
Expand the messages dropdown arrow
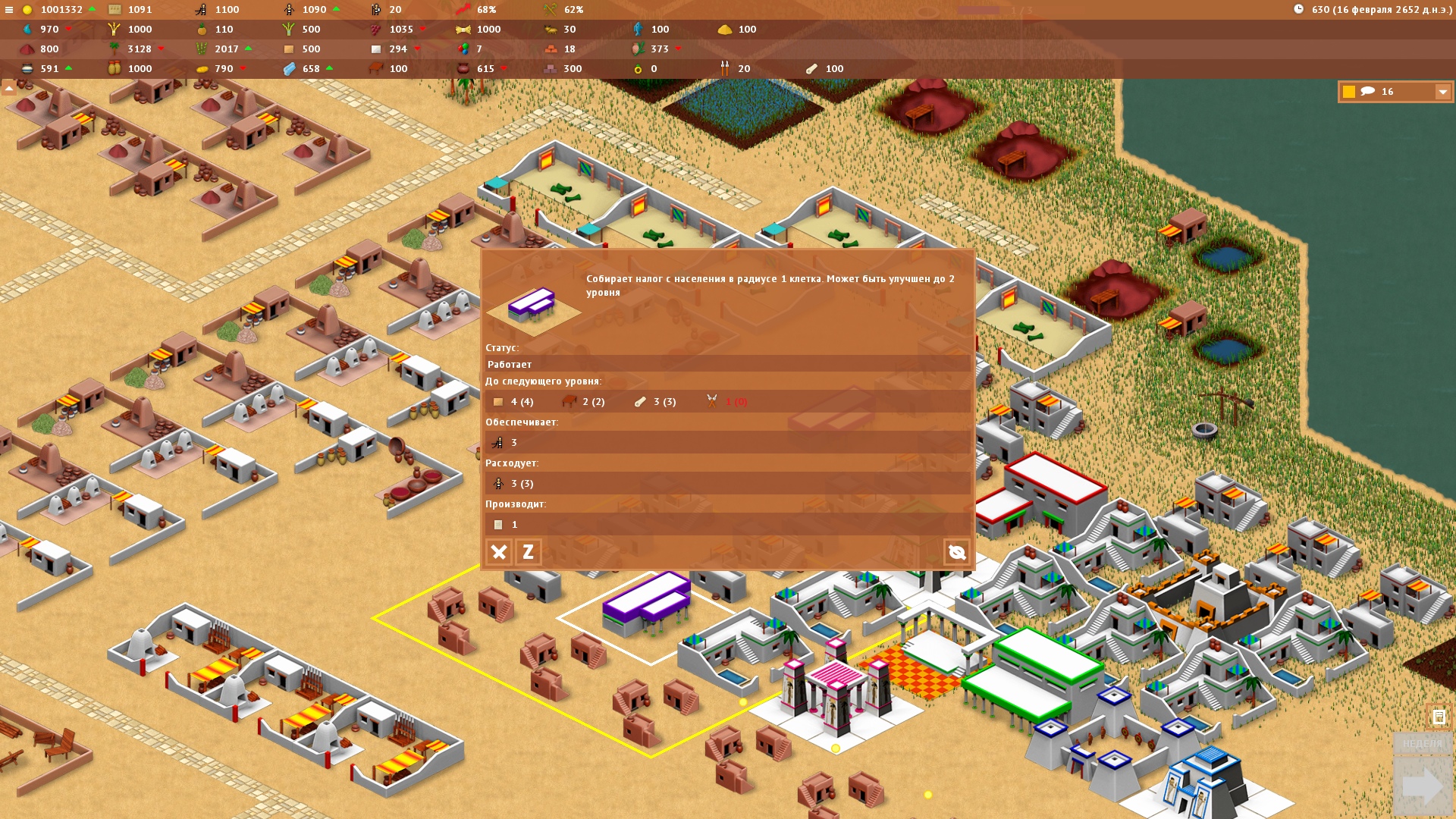[1442, 92]
